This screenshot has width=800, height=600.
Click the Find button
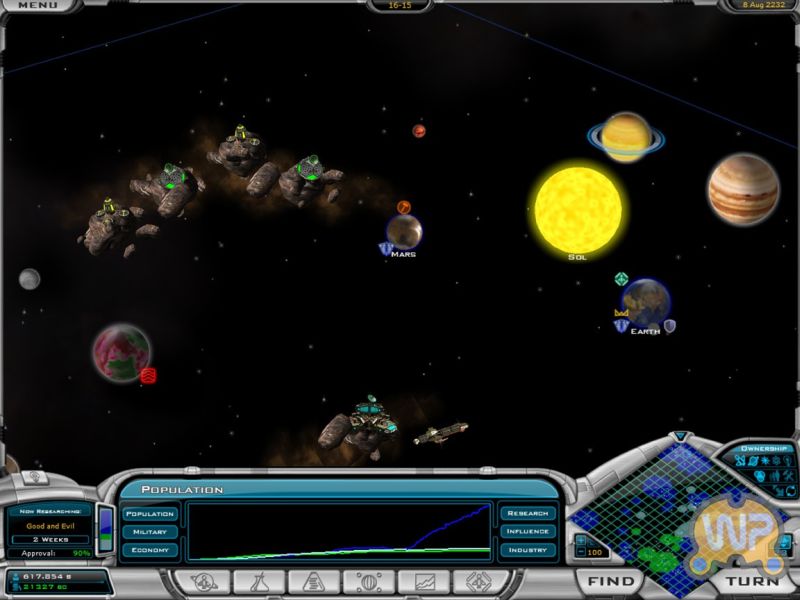(610, 581)
